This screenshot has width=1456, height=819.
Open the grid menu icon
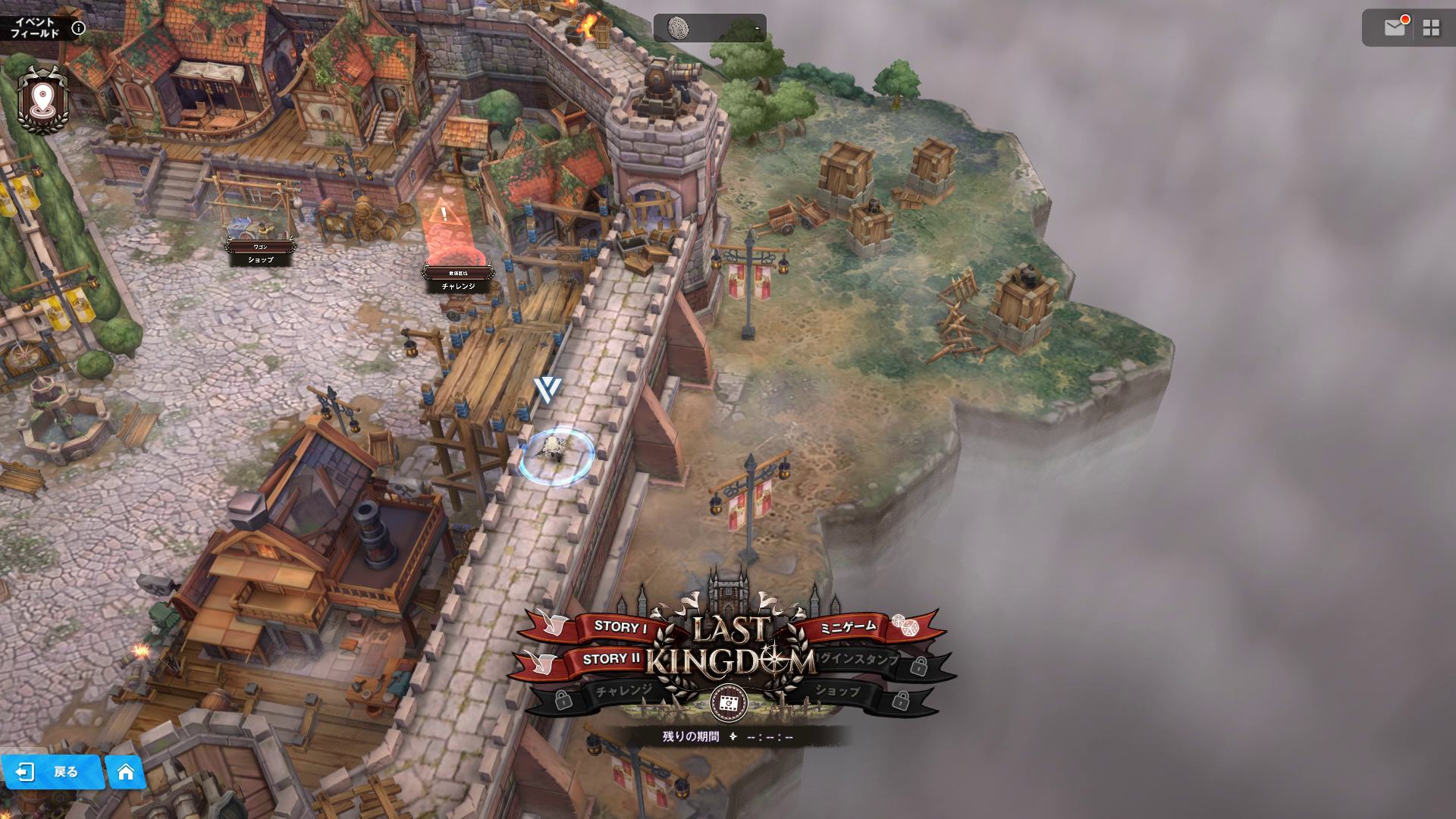1431,28
